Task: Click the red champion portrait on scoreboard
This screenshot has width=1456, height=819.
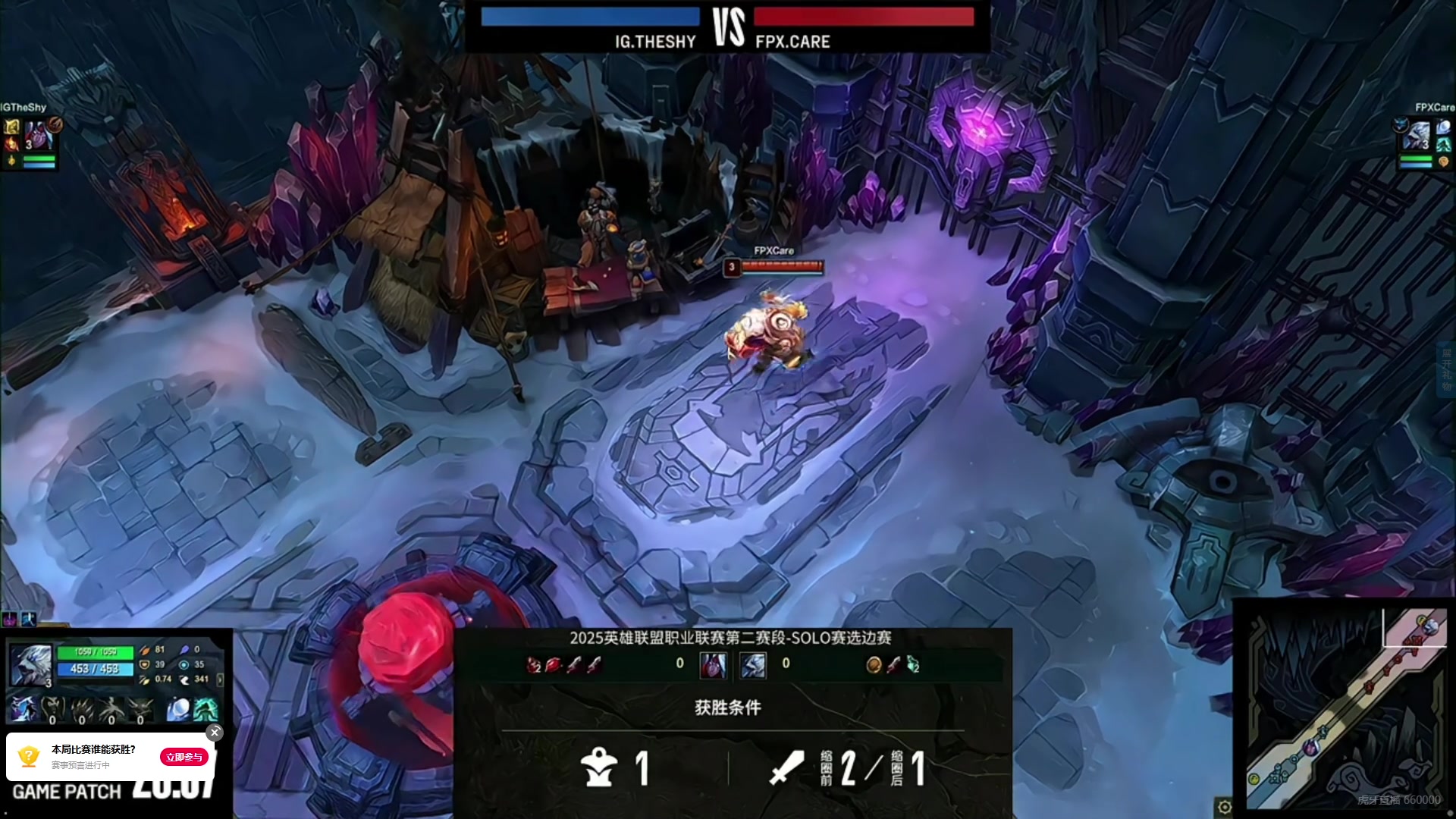Action: [713, 665]
